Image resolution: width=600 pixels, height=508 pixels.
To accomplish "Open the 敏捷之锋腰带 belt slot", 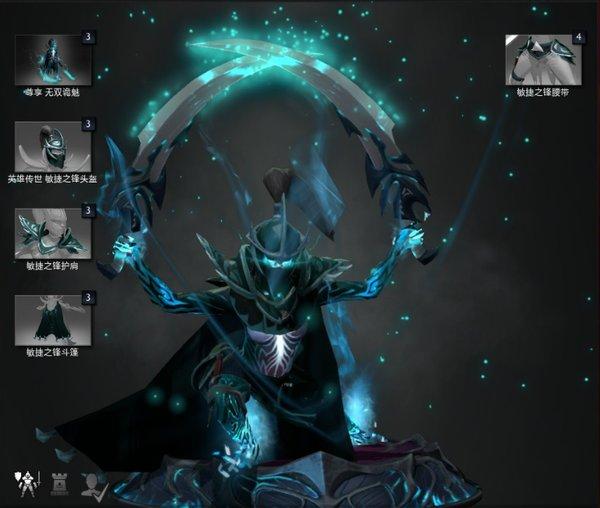I will click(545, 59).
